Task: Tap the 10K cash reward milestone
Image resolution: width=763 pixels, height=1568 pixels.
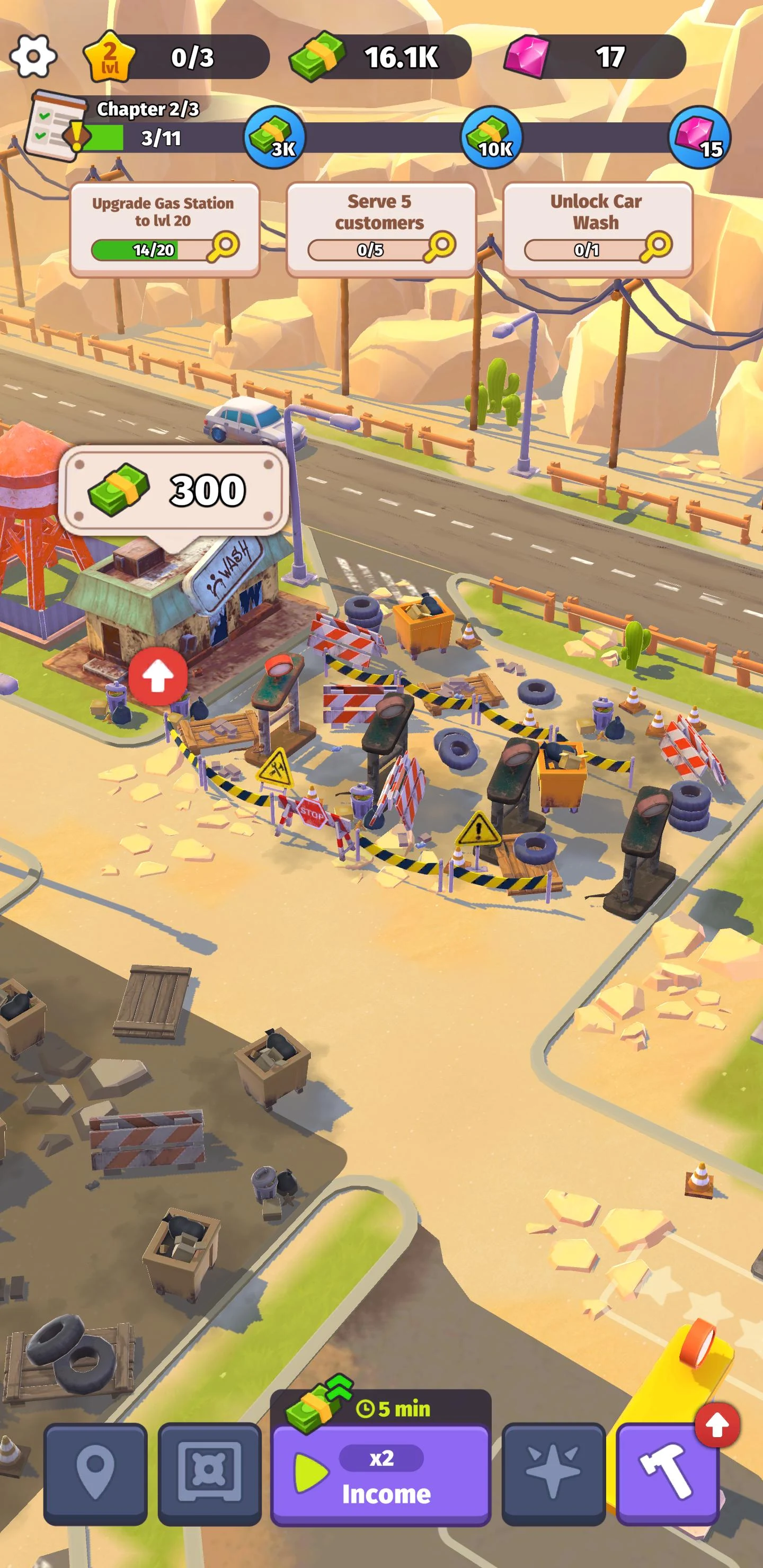Action: pos(493,138)
